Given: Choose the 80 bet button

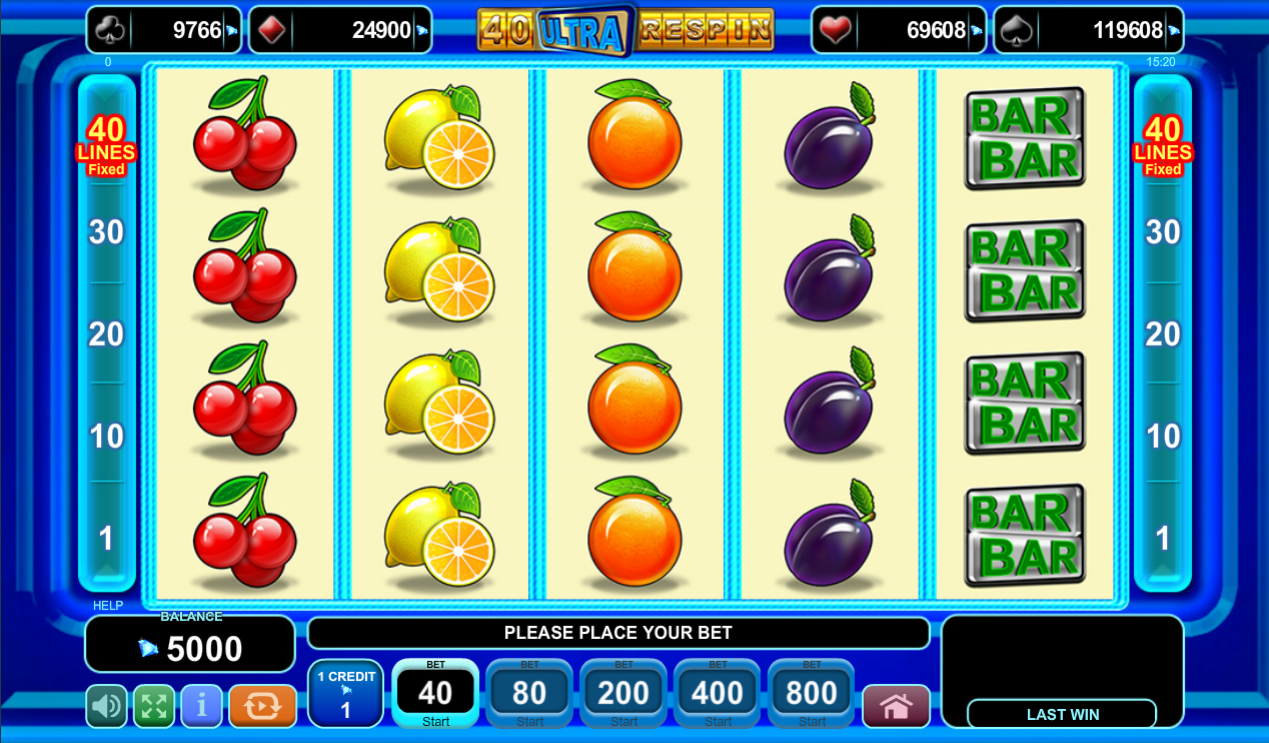Looking at the screenshot, I should [529, 694].
